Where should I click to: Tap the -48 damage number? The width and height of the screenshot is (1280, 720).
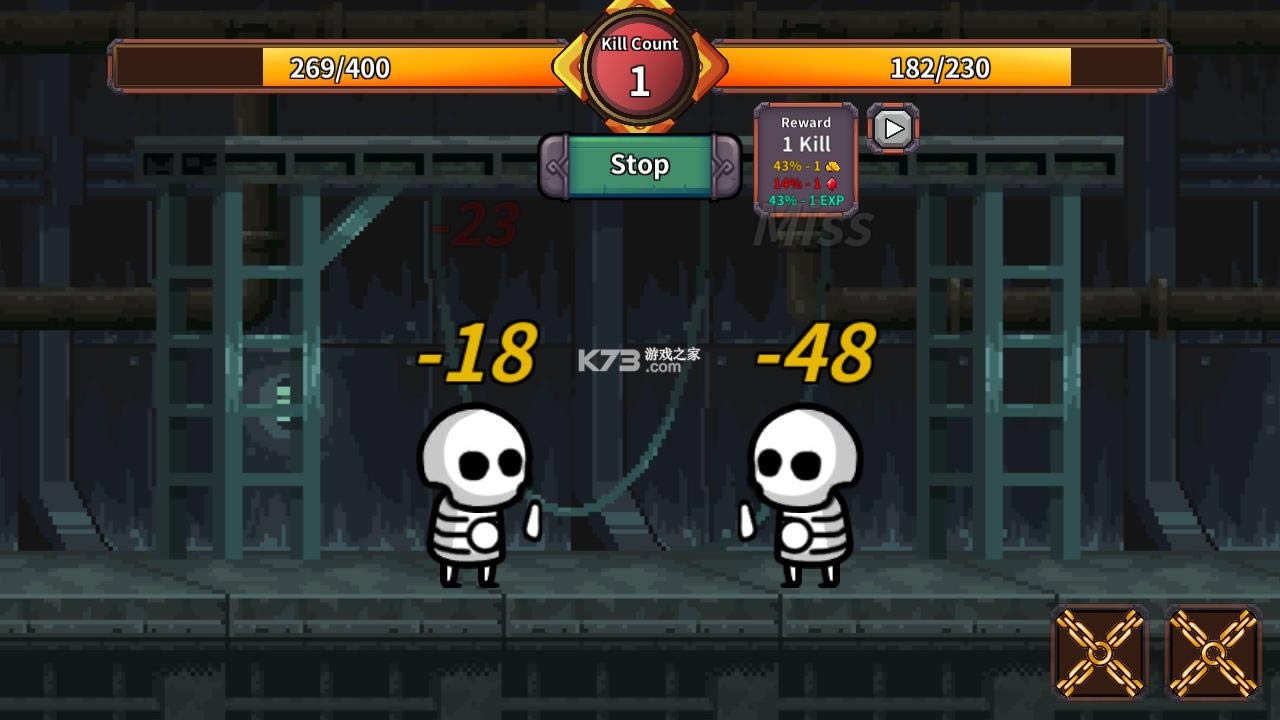pos(815,352)
